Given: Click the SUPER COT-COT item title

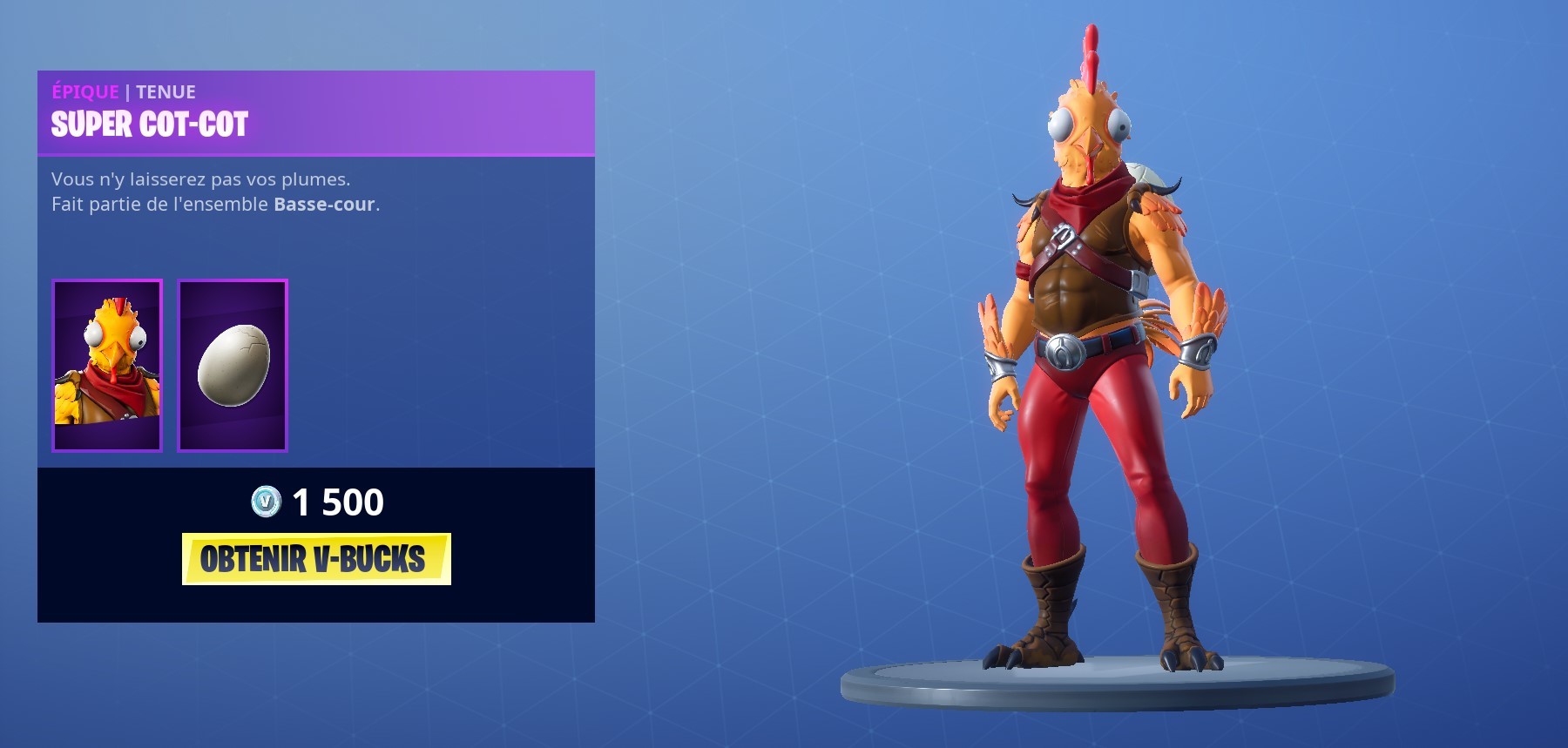Looking at the screenshot, I should (x=148, y=125).
